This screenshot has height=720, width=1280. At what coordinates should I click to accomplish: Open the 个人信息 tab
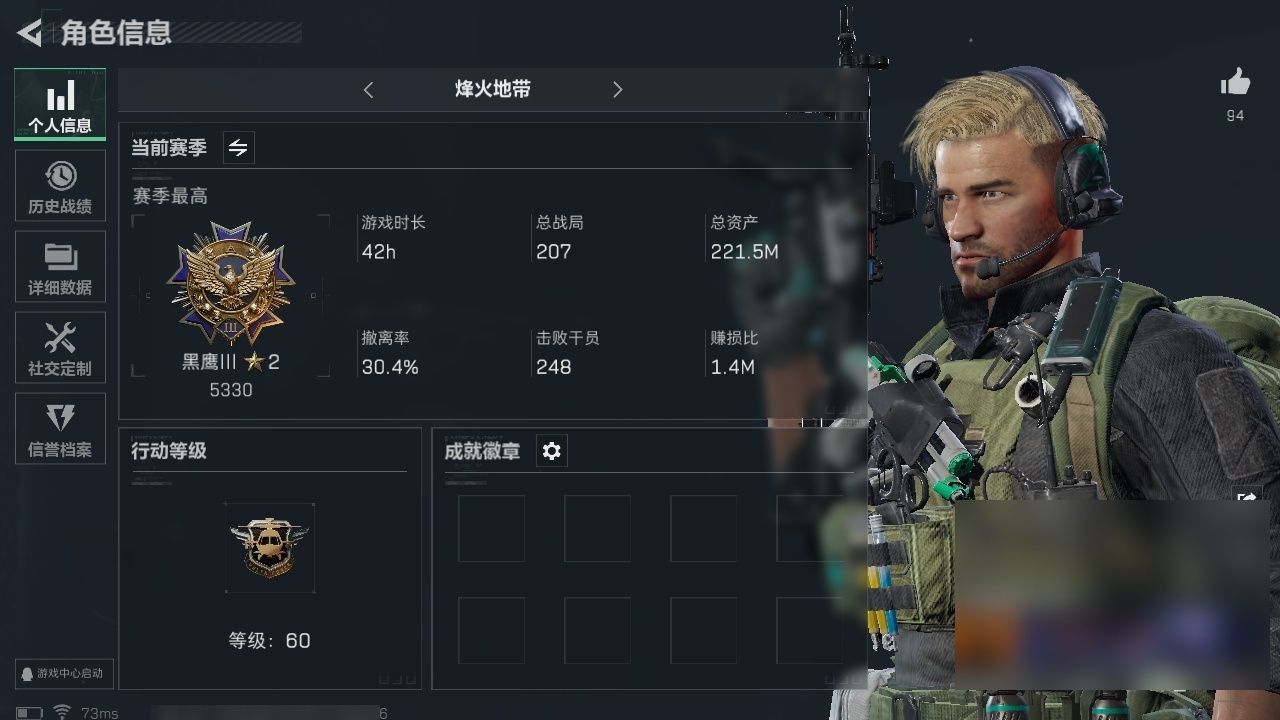click(x=60, y=105)
